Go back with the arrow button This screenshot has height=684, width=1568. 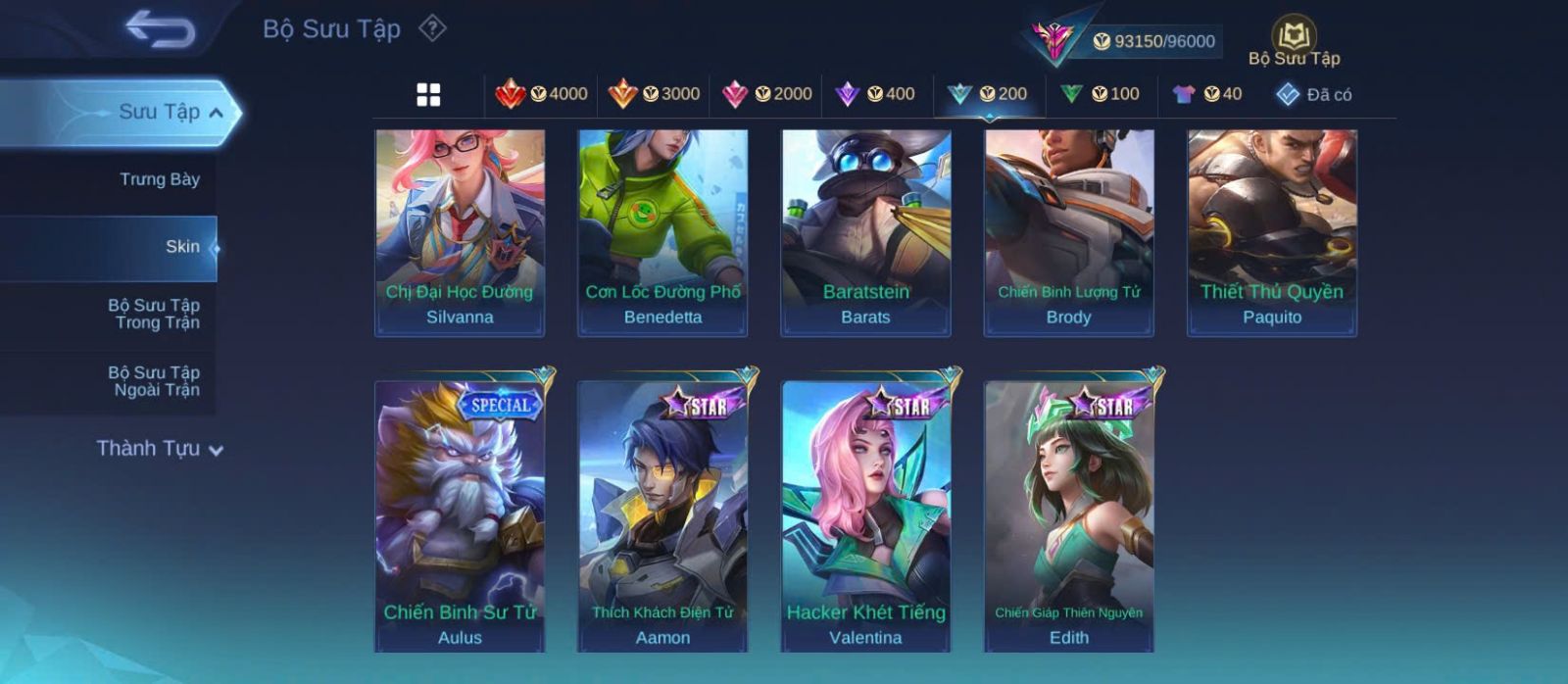click(160, 28)
